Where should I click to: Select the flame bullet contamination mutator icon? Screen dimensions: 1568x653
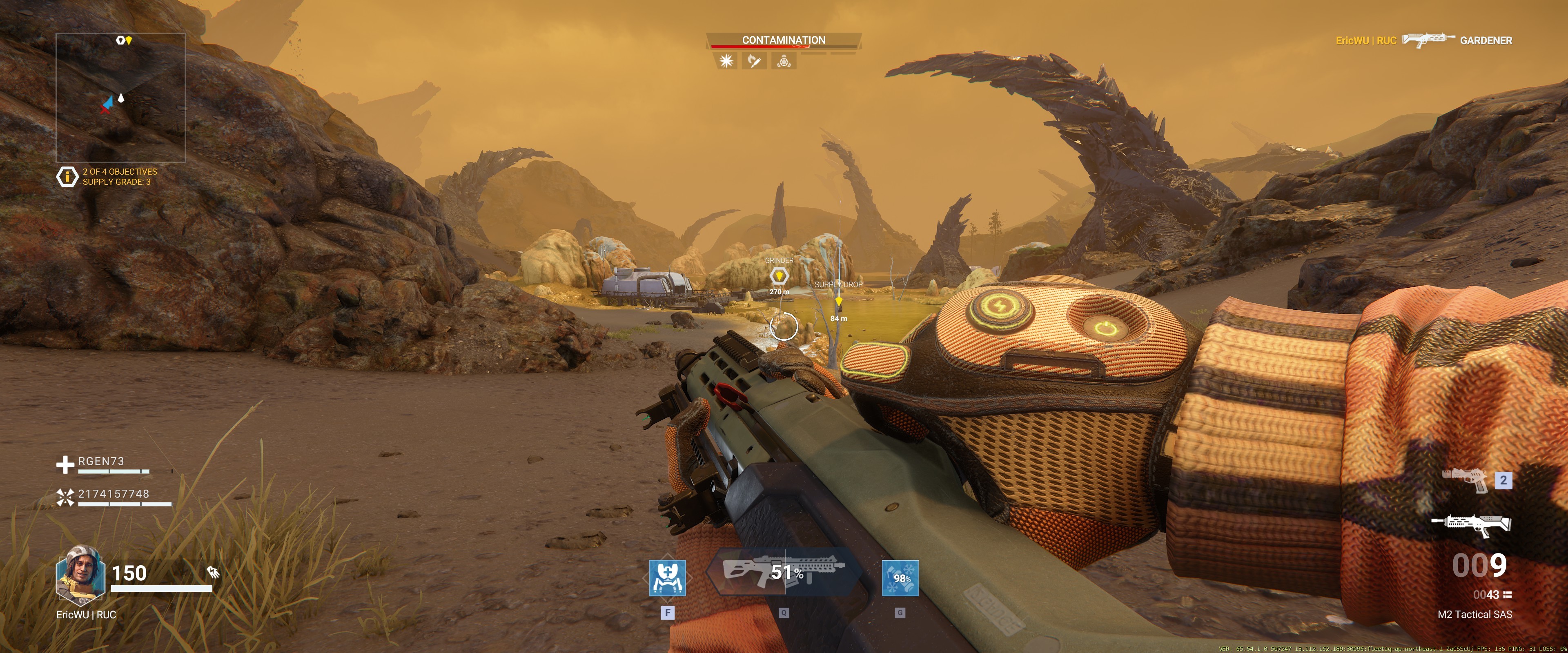(754, 61)
